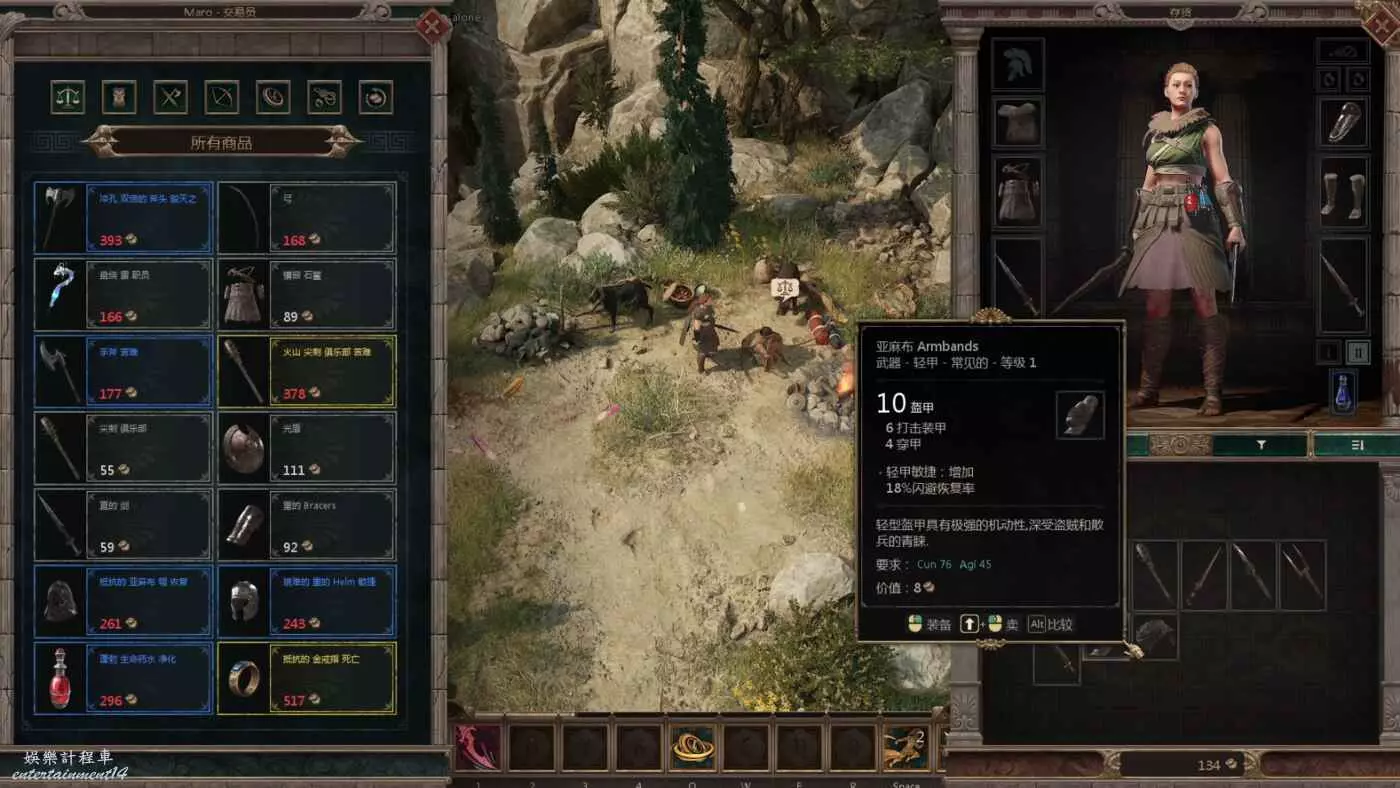Select the bow priced 168

click(307, 217)
